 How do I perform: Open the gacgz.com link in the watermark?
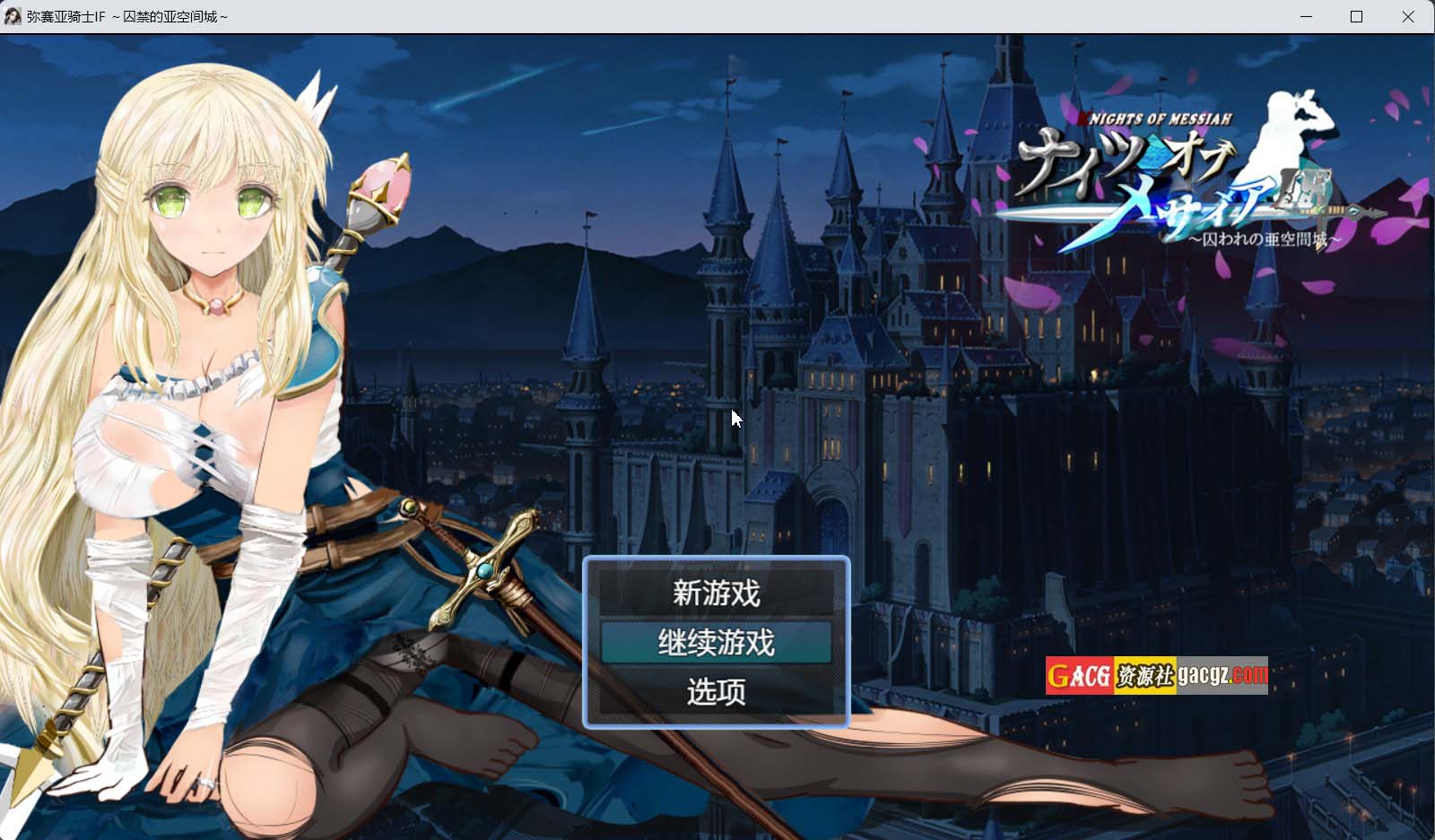click(x=1218, y=672)
